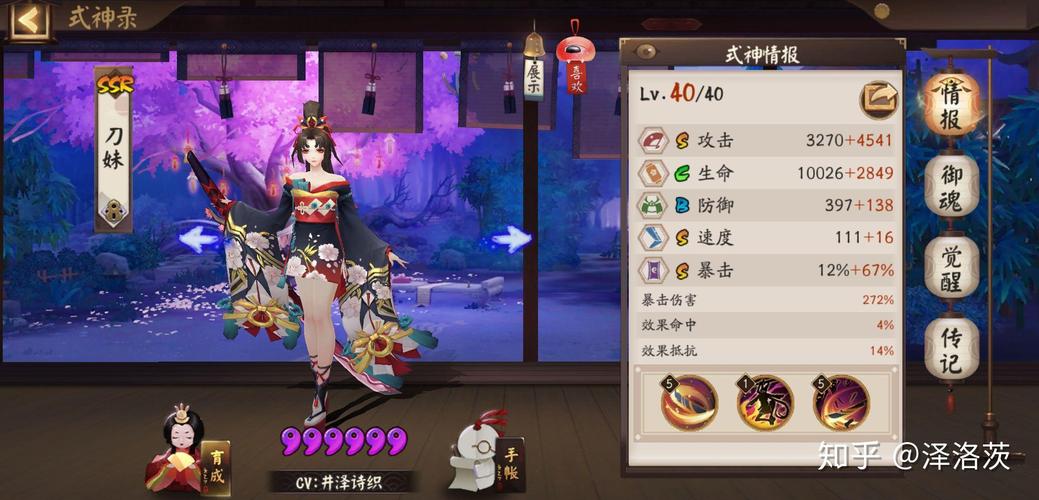Show next shikigami with right arrow
1039x500 pixels.
pos(512,239)
